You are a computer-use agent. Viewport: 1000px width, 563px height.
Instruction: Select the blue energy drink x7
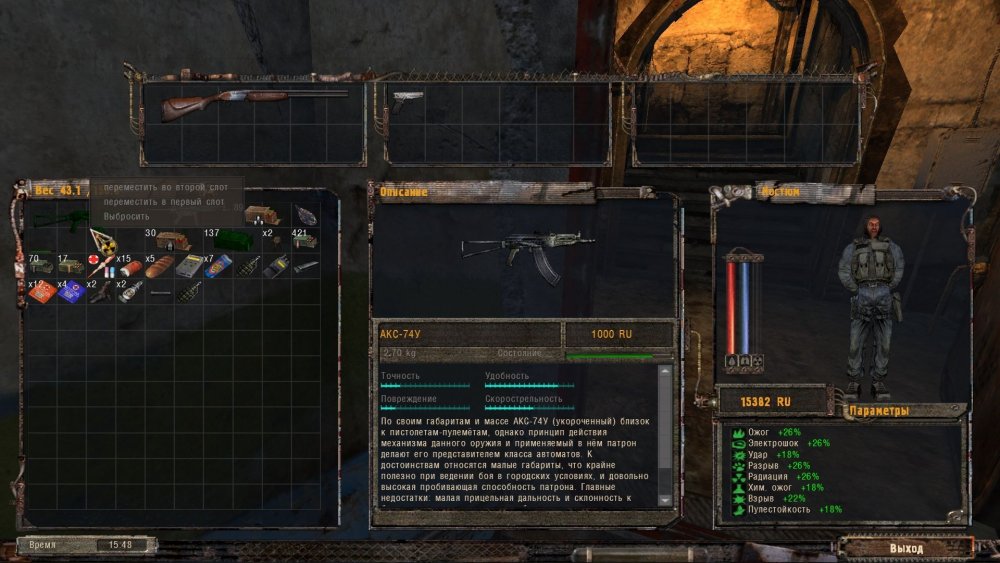220,266
